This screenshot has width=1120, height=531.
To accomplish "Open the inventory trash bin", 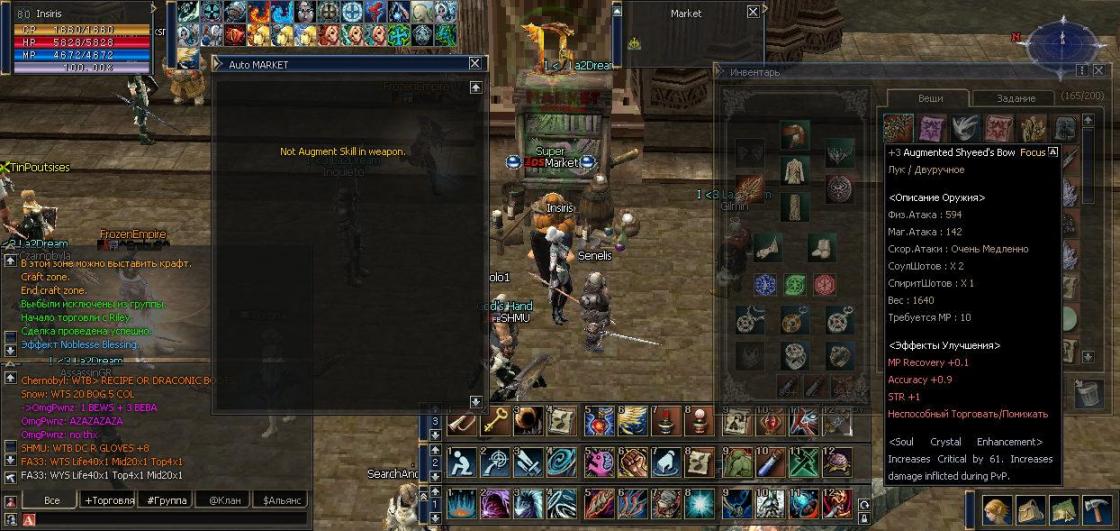I will (1089, 392).
